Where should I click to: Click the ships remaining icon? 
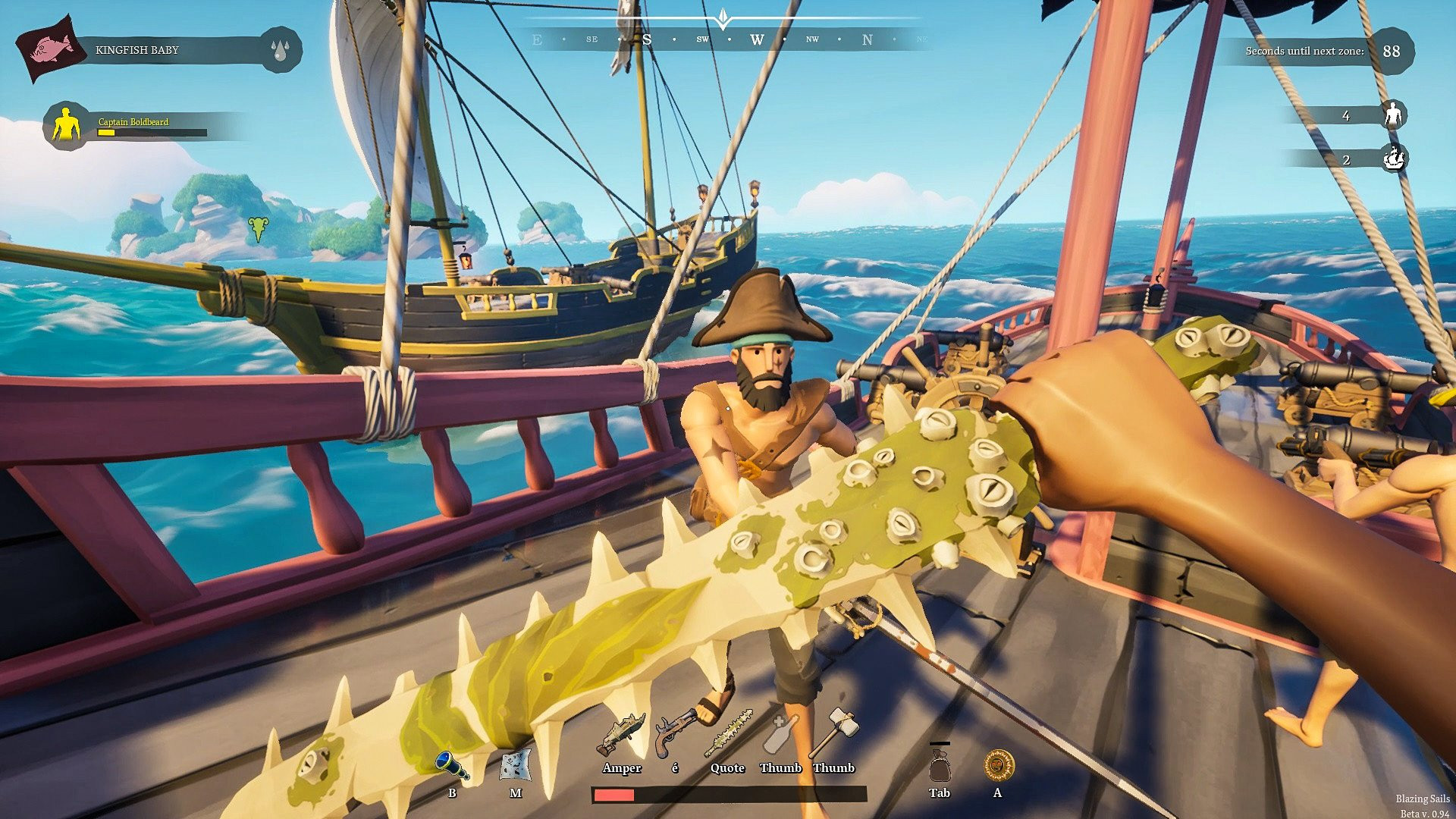tap(1394, 158)
